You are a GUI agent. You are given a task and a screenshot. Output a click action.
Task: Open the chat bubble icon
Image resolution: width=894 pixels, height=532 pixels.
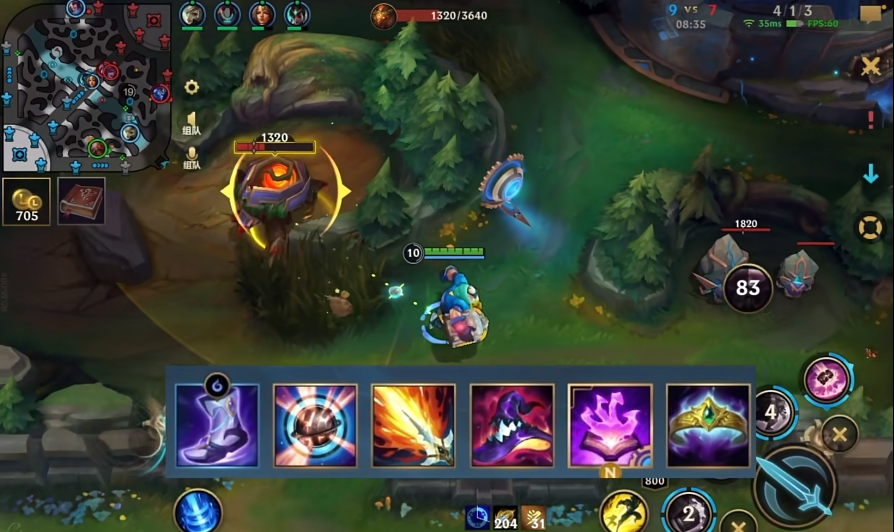870,14
